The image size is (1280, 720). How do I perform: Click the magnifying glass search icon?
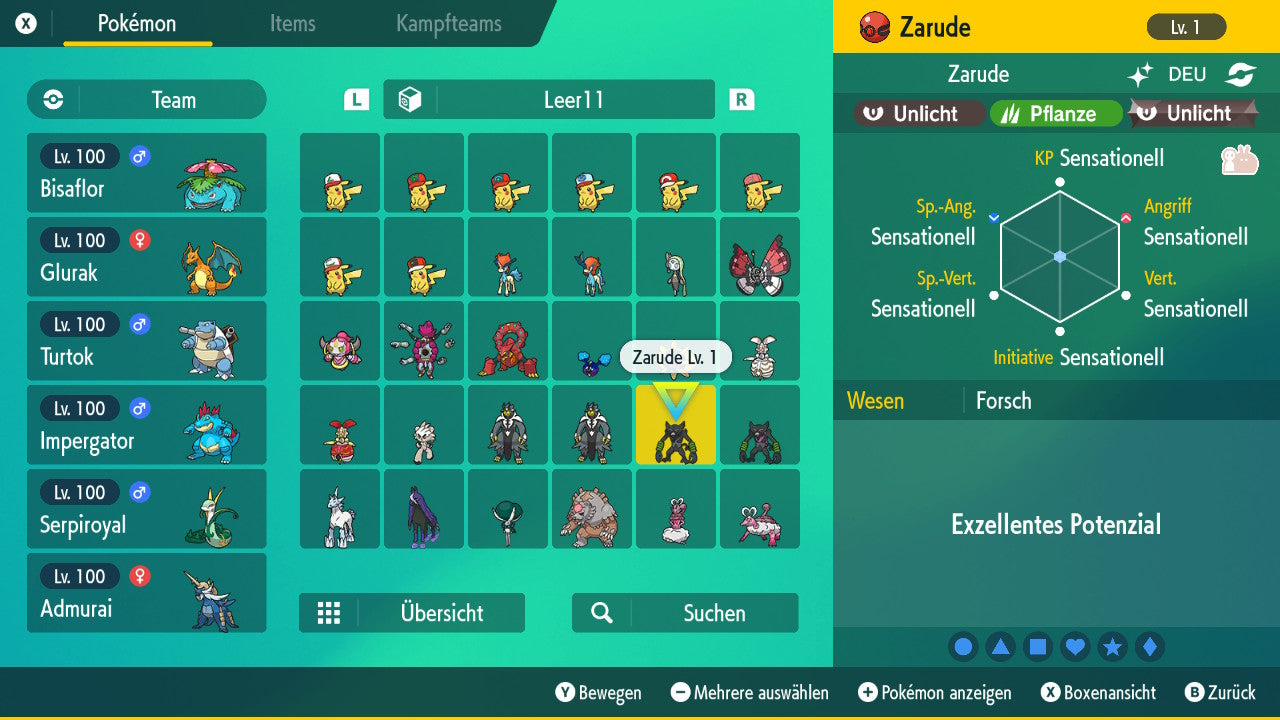[601, 612]
